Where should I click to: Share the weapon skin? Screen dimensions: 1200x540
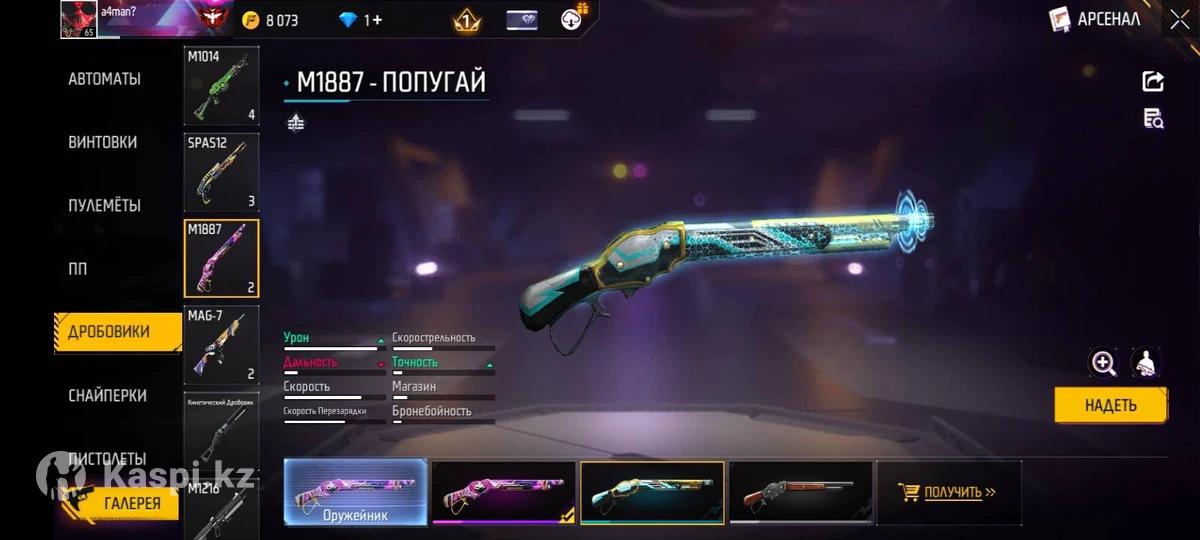(1153, 82)
